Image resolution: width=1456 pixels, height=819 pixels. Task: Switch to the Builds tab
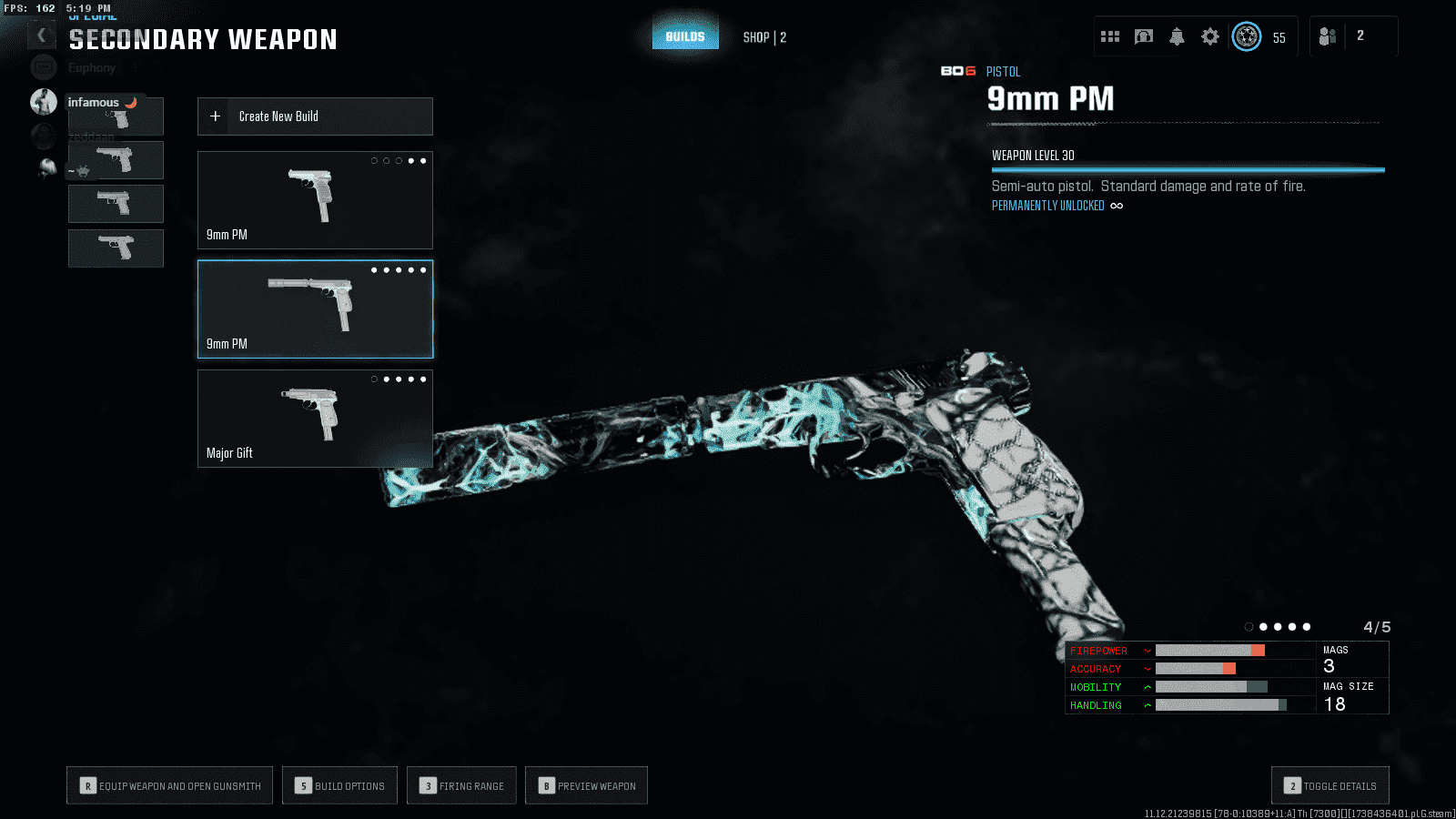click(685, 37)
